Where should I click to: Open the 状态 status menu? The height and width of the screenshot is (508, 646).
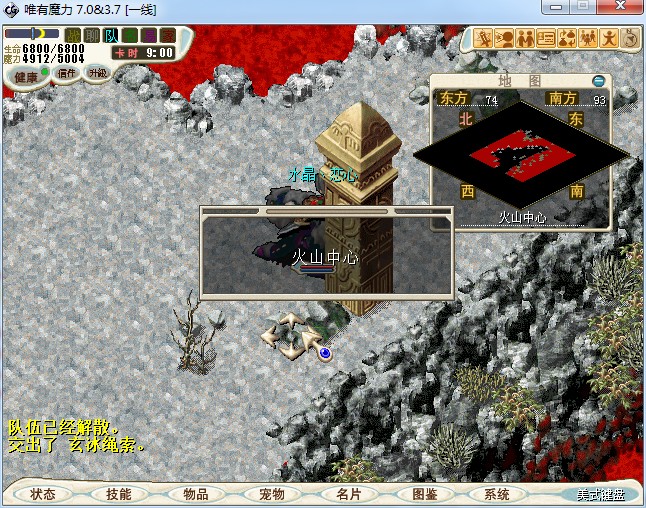pos(43,494)
